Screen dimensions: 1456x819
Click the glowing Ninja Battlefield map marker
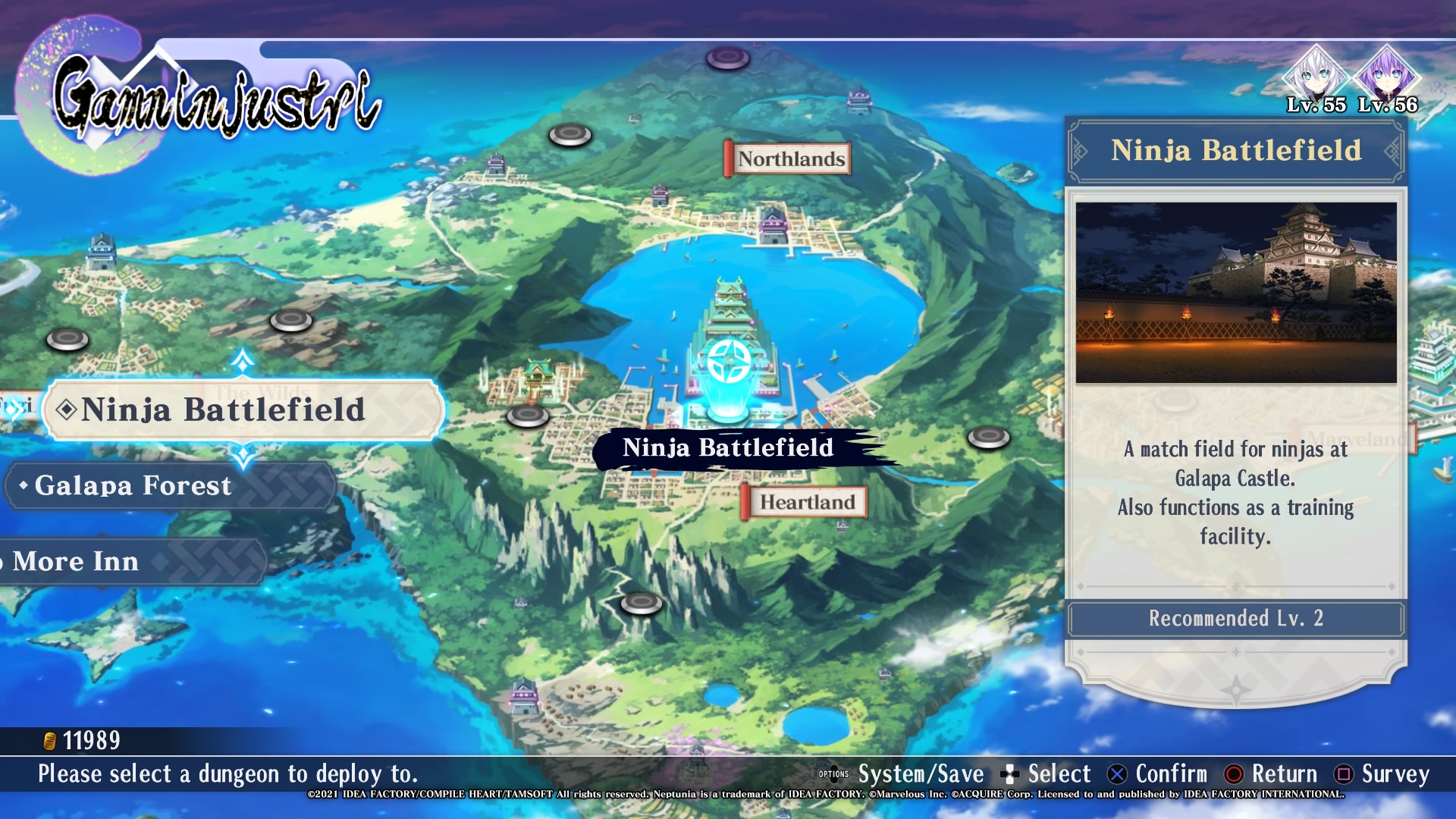pos(729,362)
